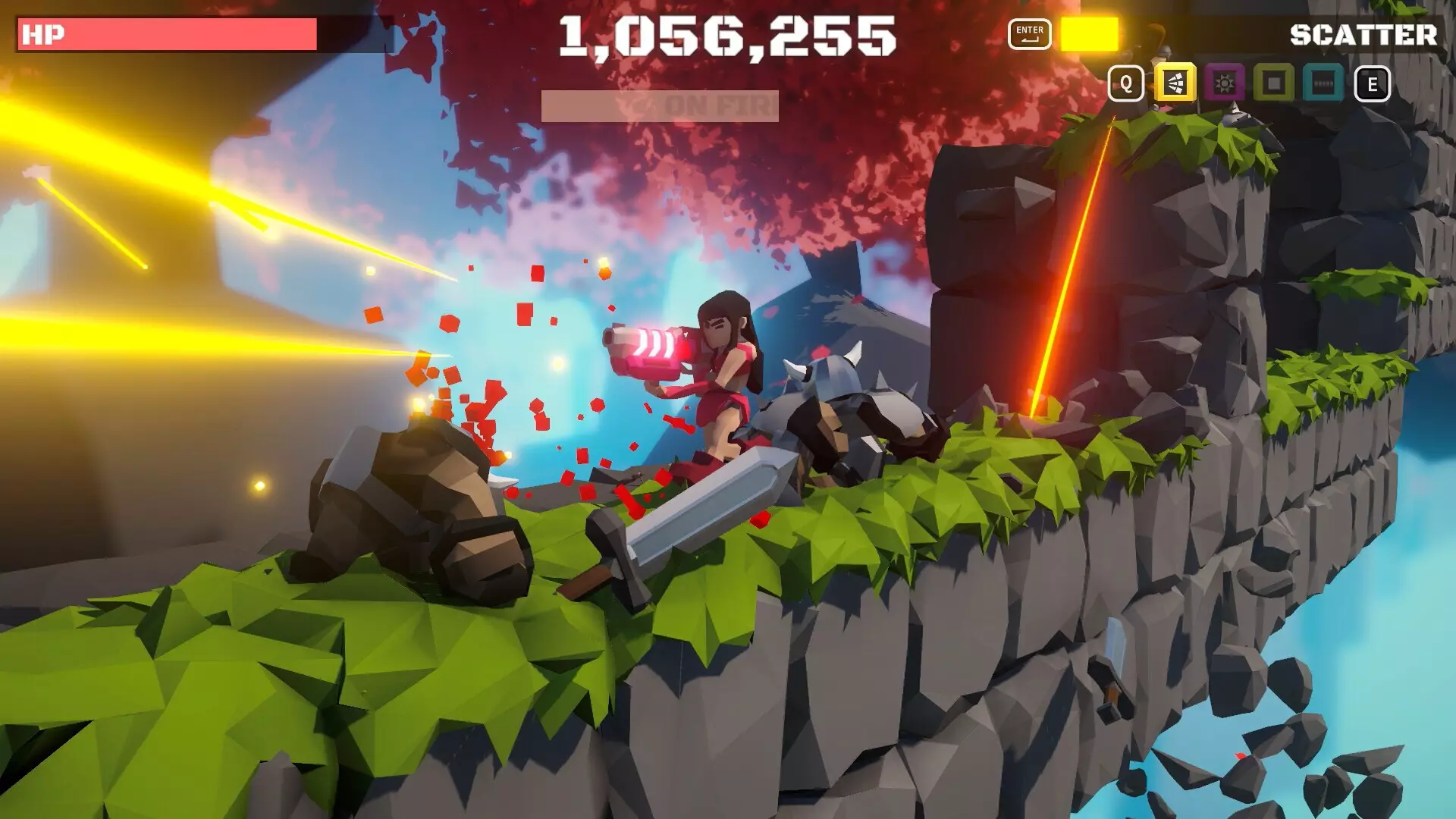Click the E key weapon-cycle icon

[1373, 83]
